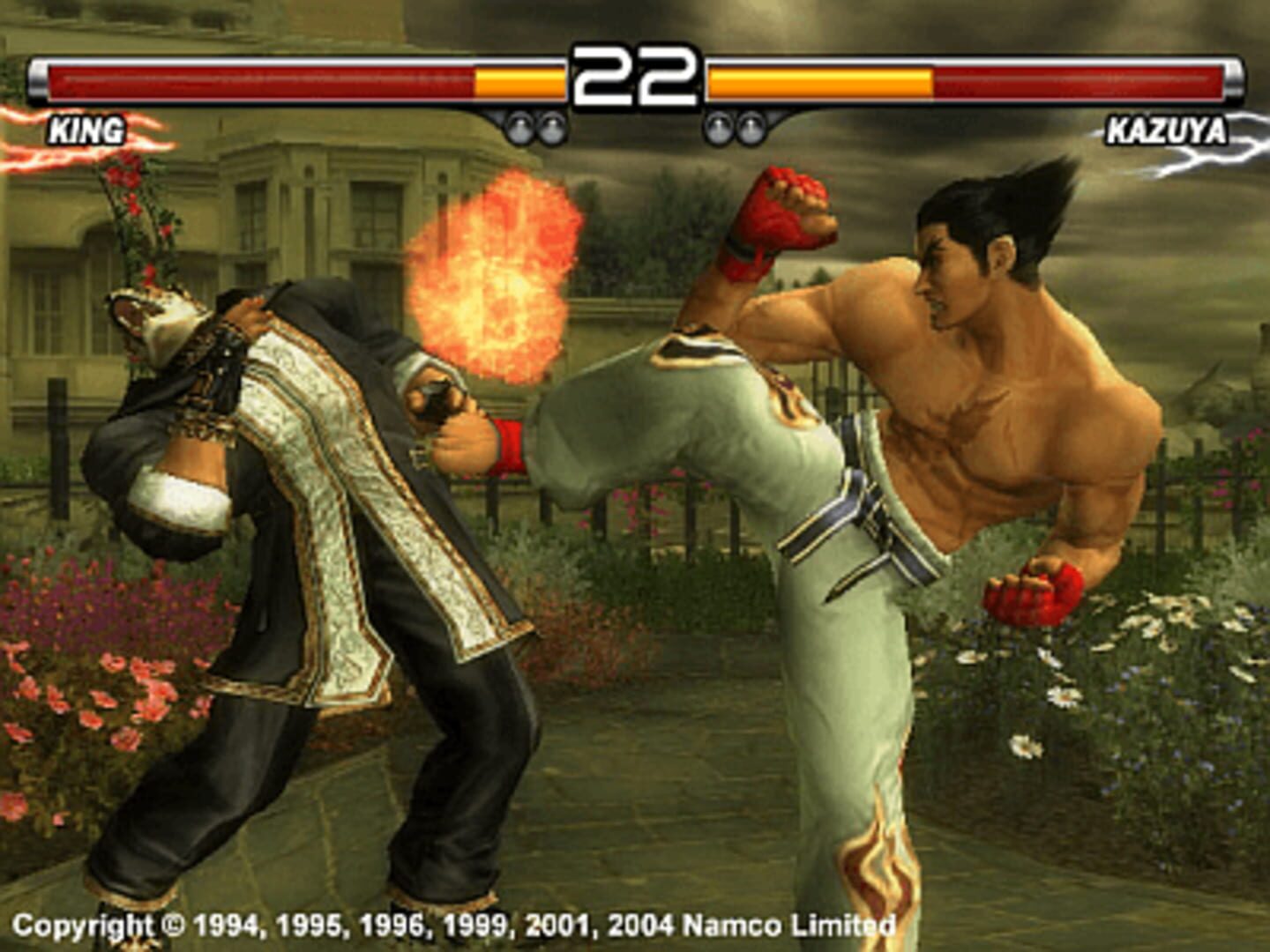This screenshot has height=952, width=1270.
Task: Click the second round-win orb under Kazuya's health bar
Action: [751, 128]
